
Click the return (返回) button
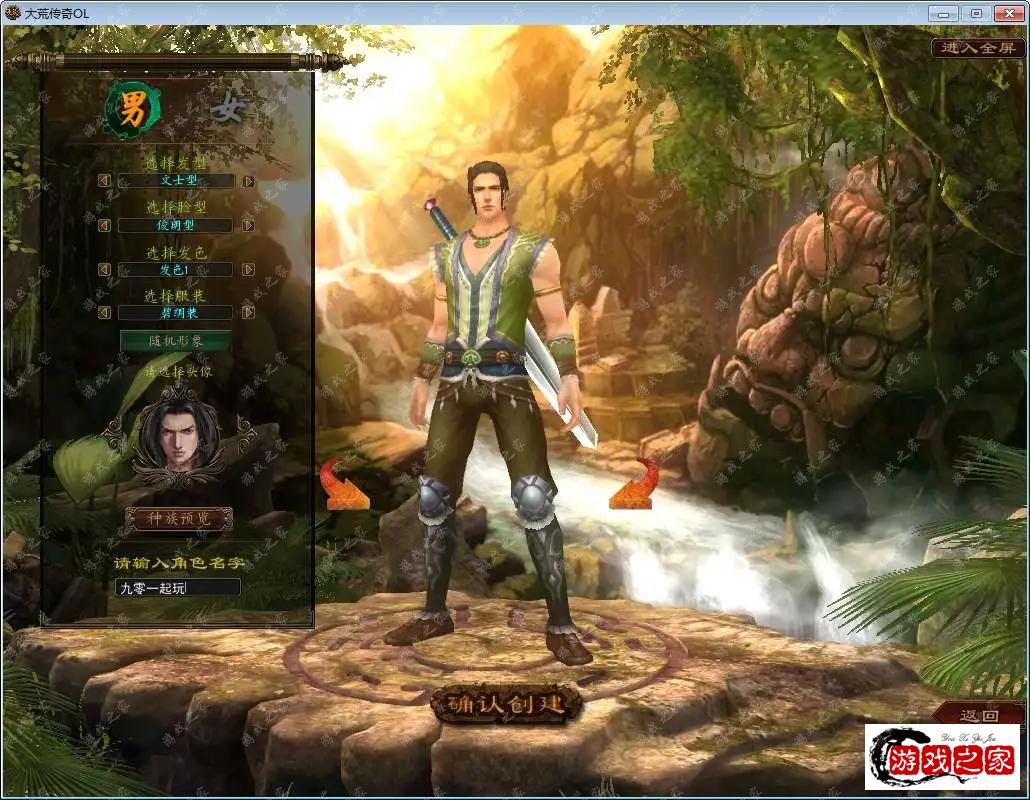coord(978,715)
